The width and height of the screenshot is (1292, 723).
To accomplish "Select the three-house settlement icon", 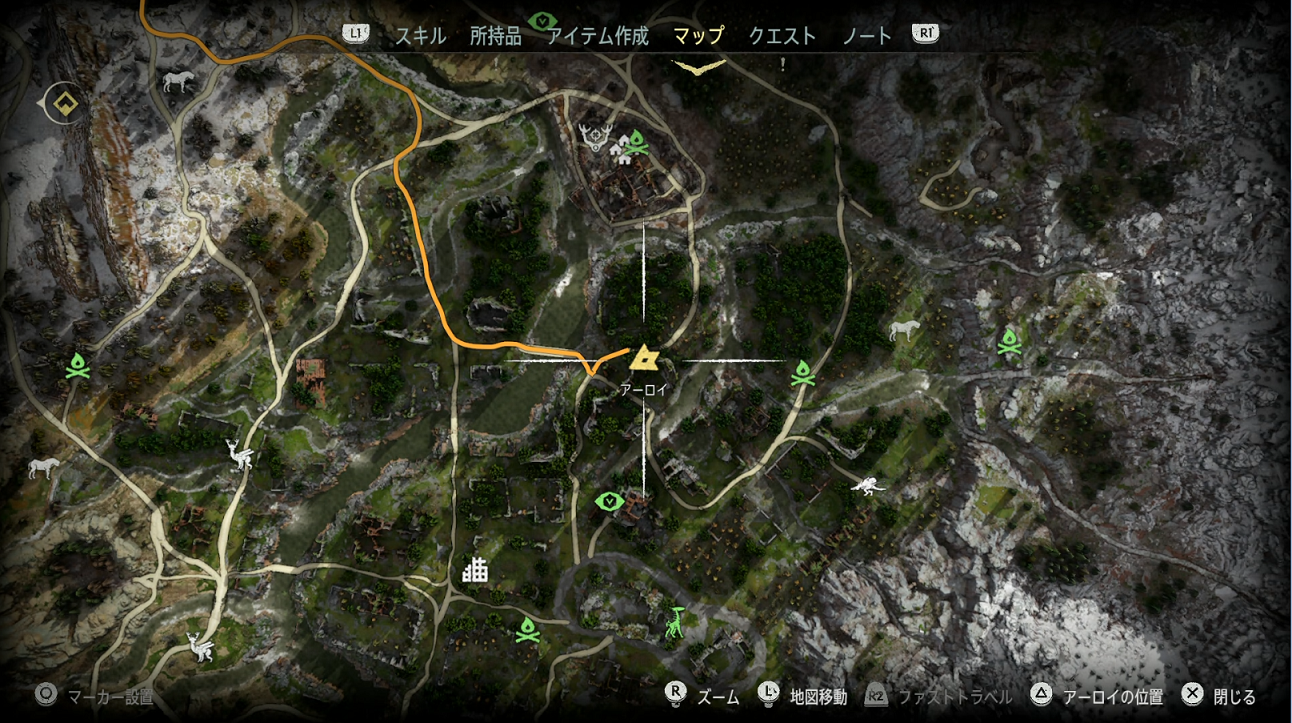I will [617, 150].
